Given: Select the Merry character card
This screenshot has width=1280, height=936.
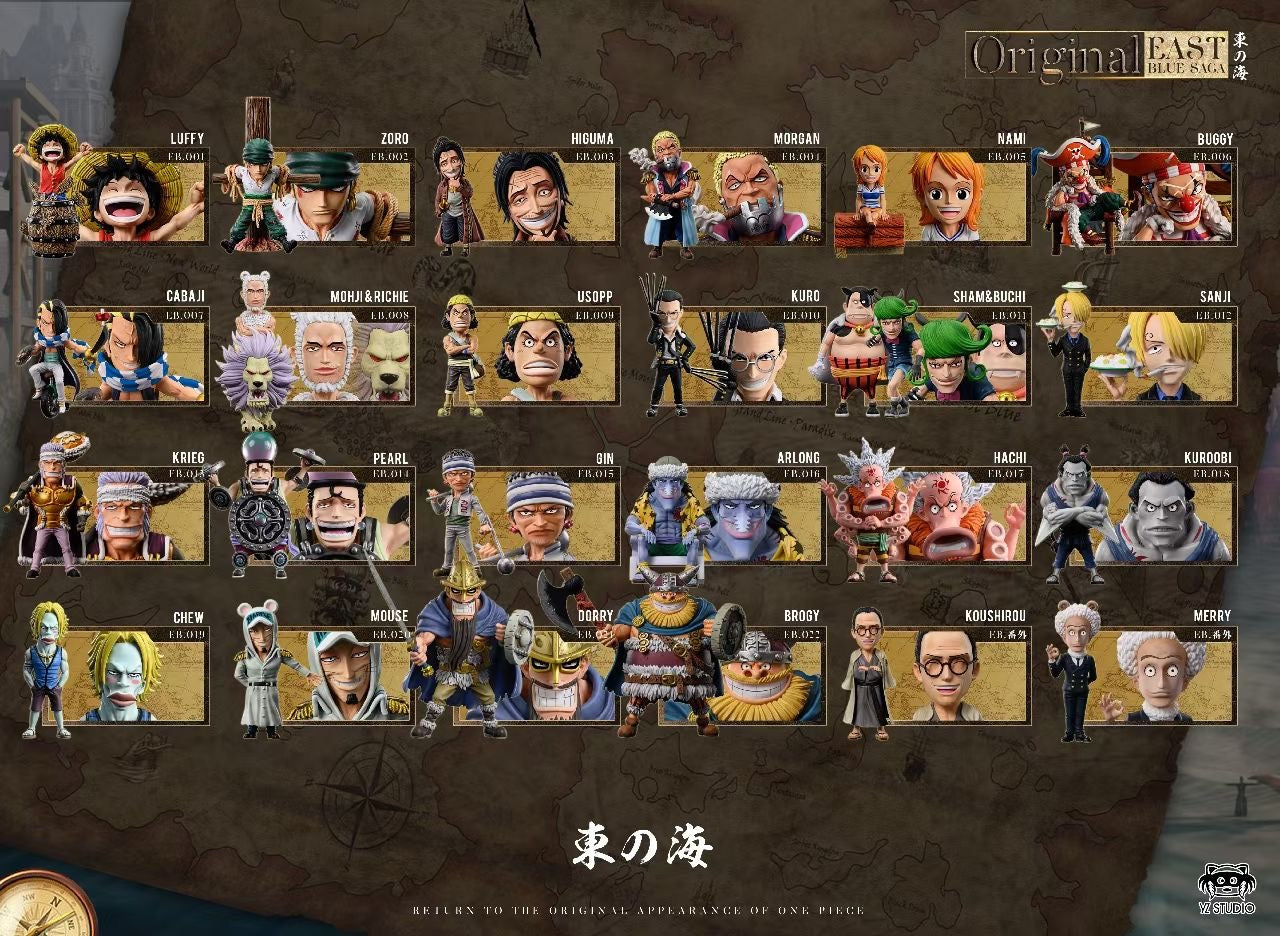Looking at the screenshot, I should tap(1160, 674).
